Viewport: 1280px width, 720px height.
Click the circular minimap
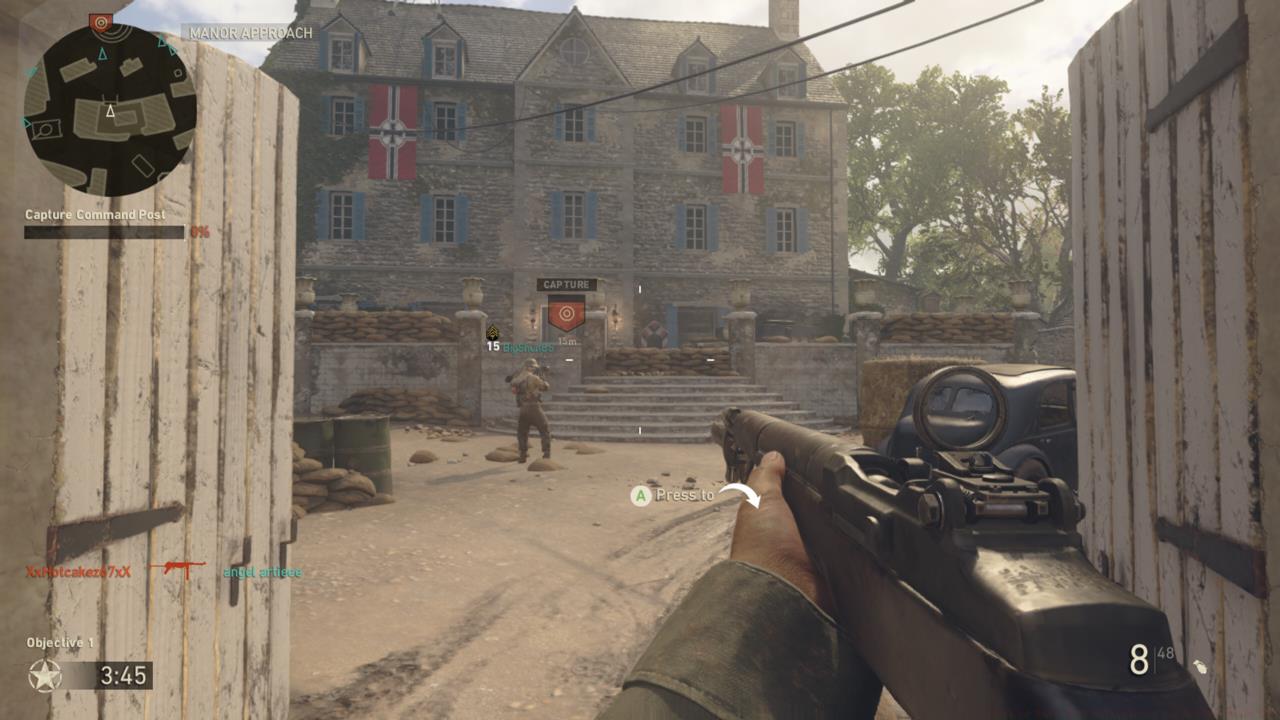point(110,111)
